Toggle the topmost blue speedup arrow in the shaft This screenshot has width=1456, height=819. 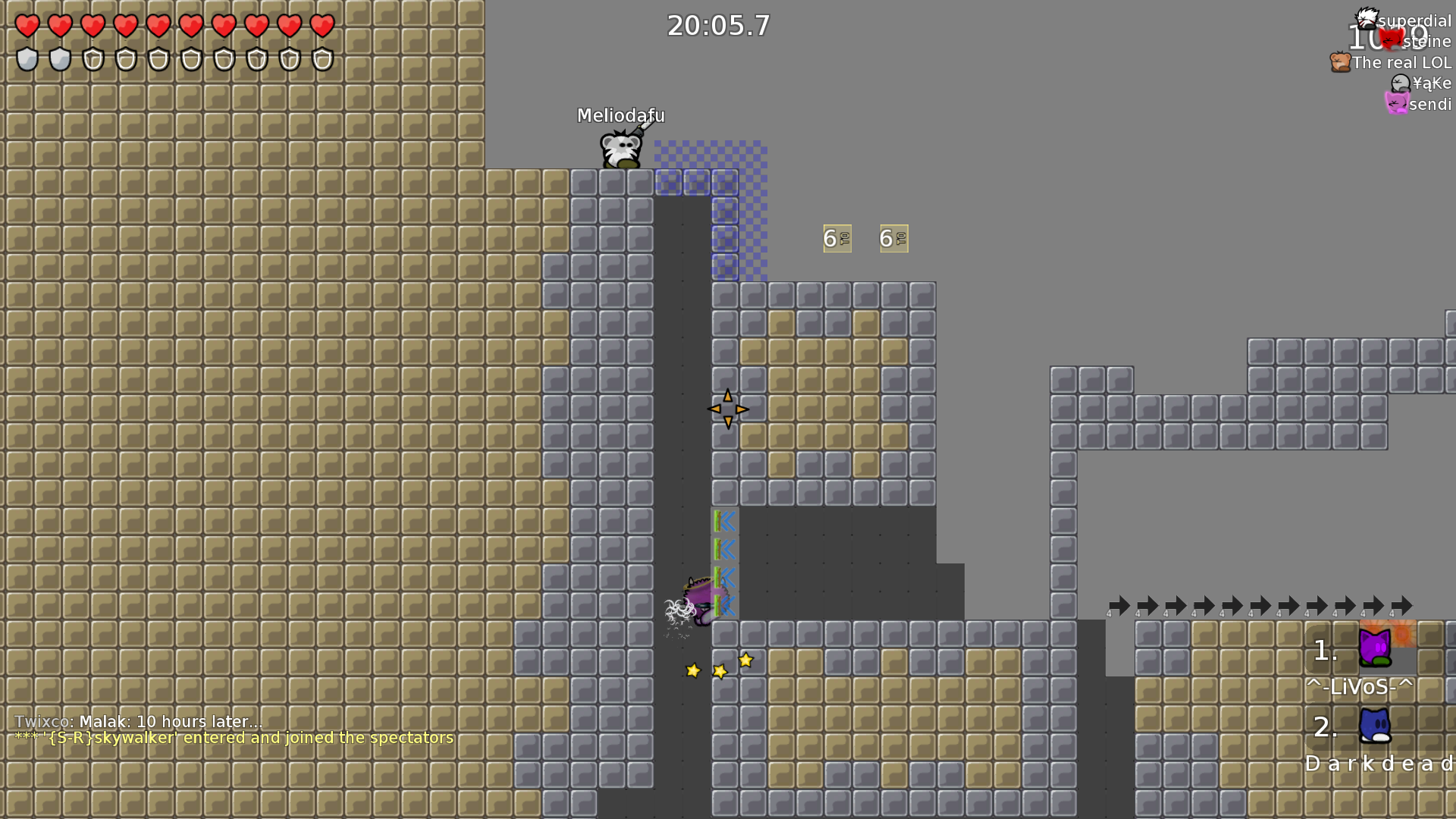coord(724,522)
